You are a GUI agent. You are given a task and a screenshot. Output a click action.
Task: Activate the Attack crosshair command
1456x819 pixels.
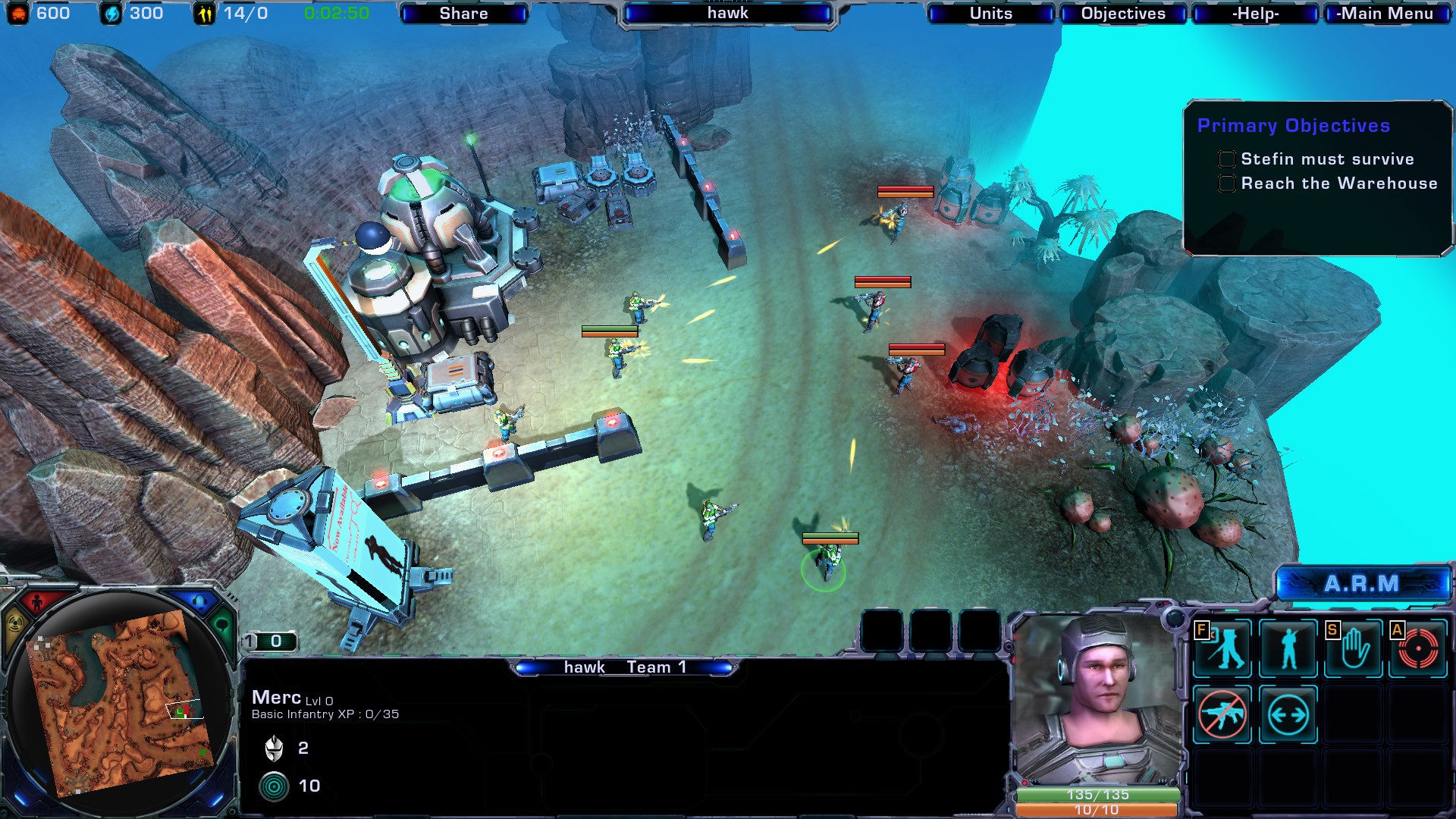(x=1418, y=648)
